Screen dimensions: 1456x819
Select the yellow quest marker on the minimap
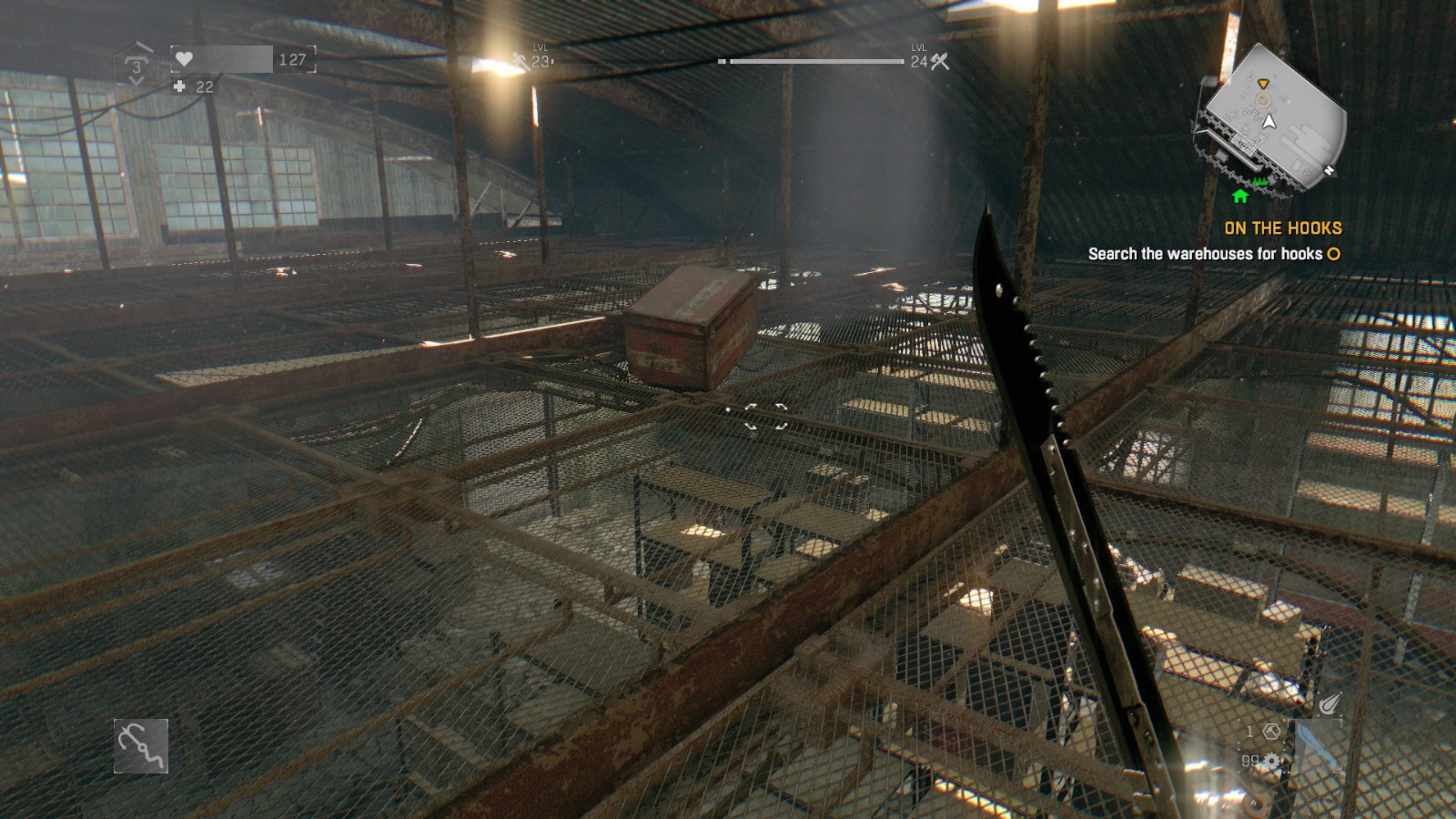[x=1263, y=84]
